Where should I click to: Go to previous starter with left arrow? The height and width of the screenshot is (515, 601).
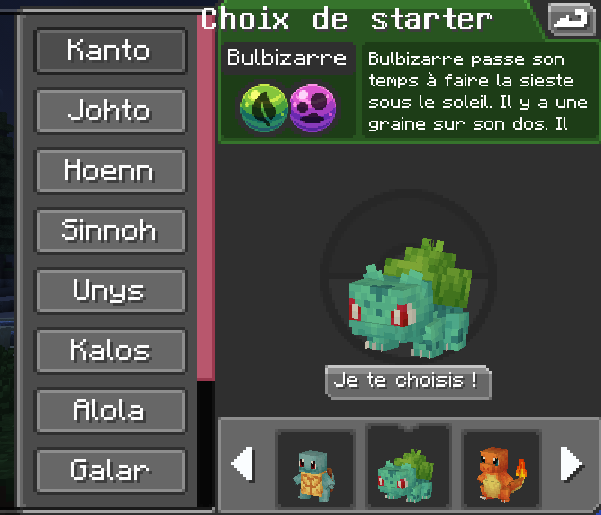point(242,464)
